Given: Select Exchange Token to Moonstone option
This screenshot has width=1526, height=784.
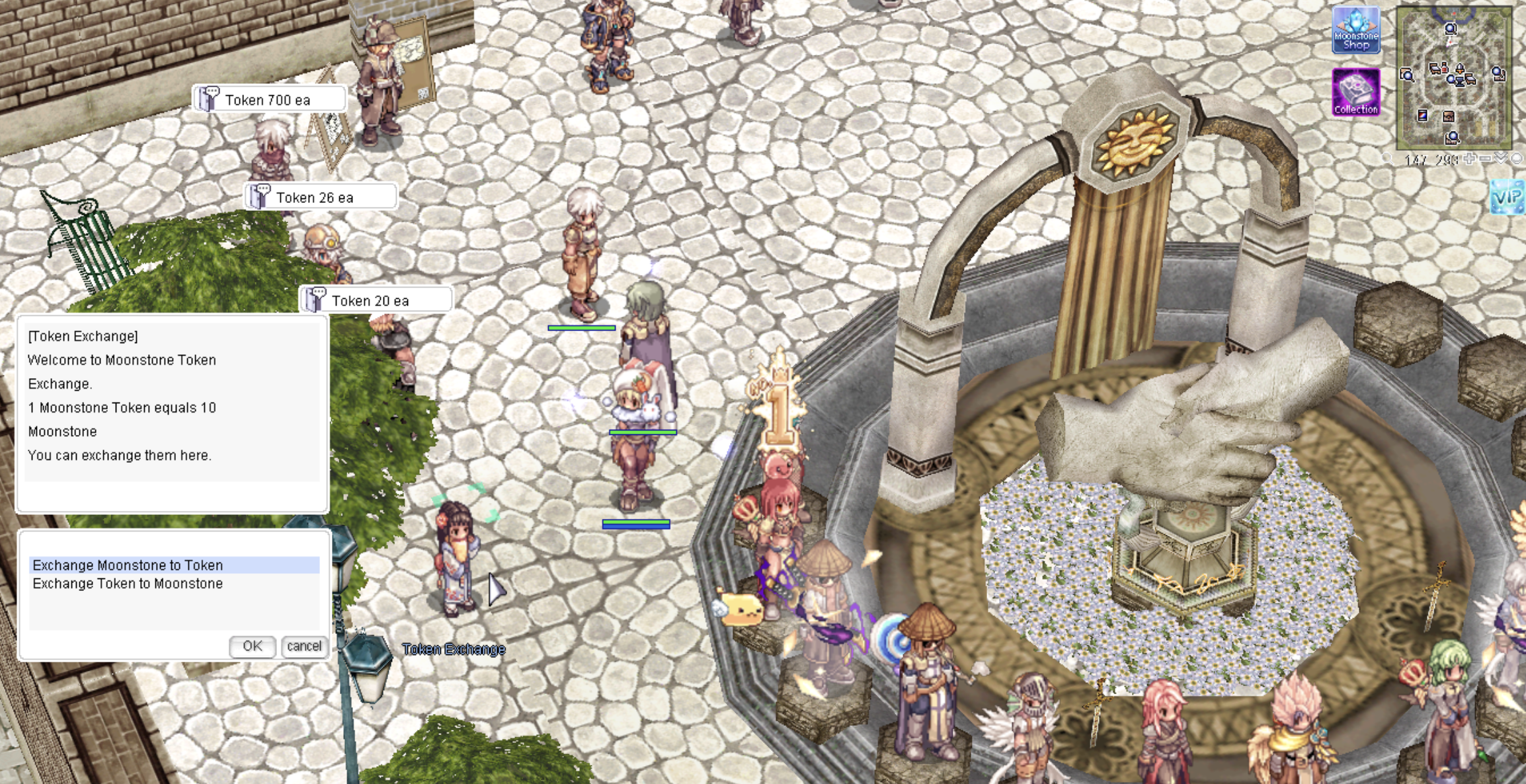Looking at the screenshot, I should [x=128, y=584].
